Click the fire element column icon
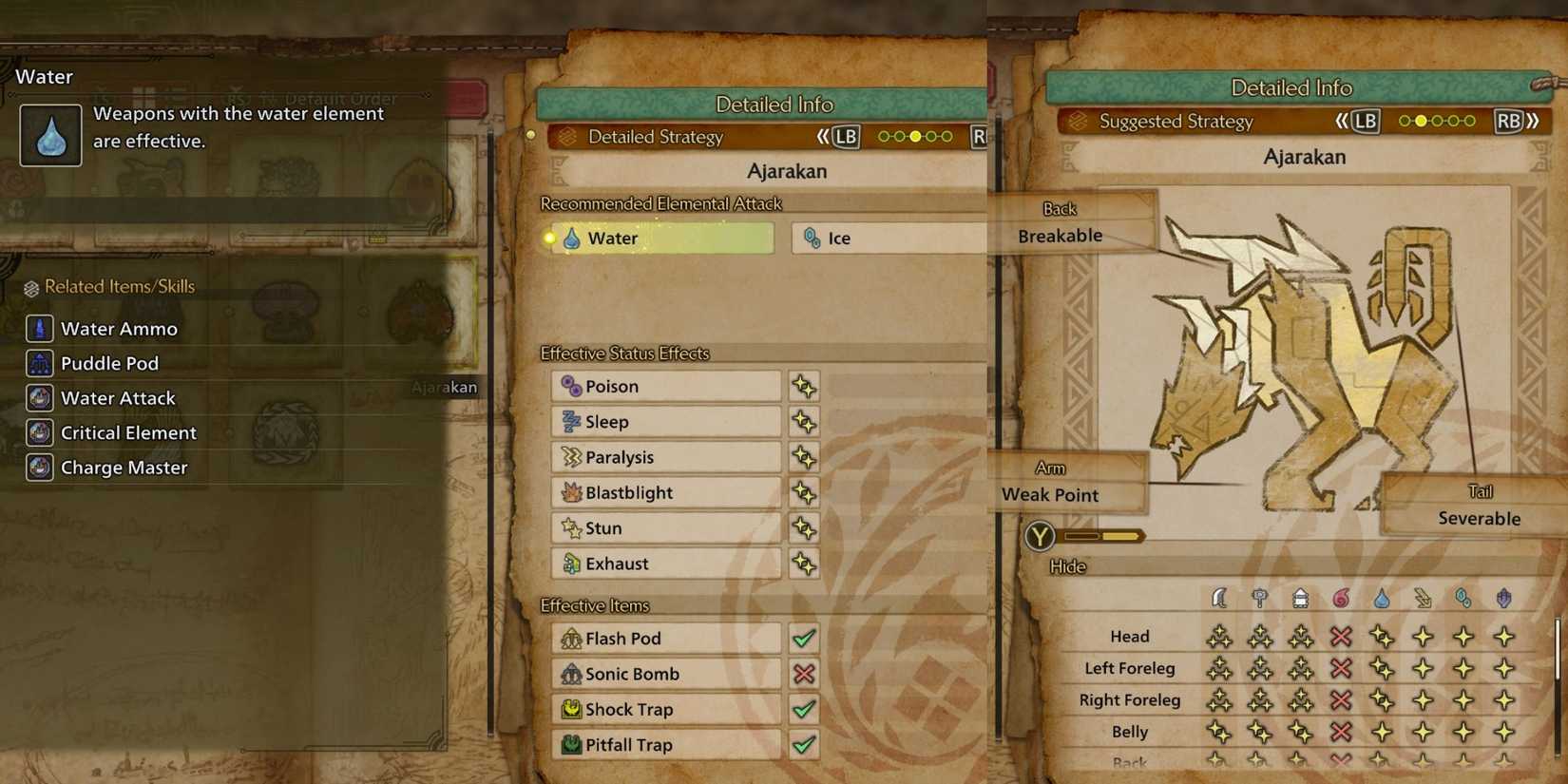 (1340, 598)
